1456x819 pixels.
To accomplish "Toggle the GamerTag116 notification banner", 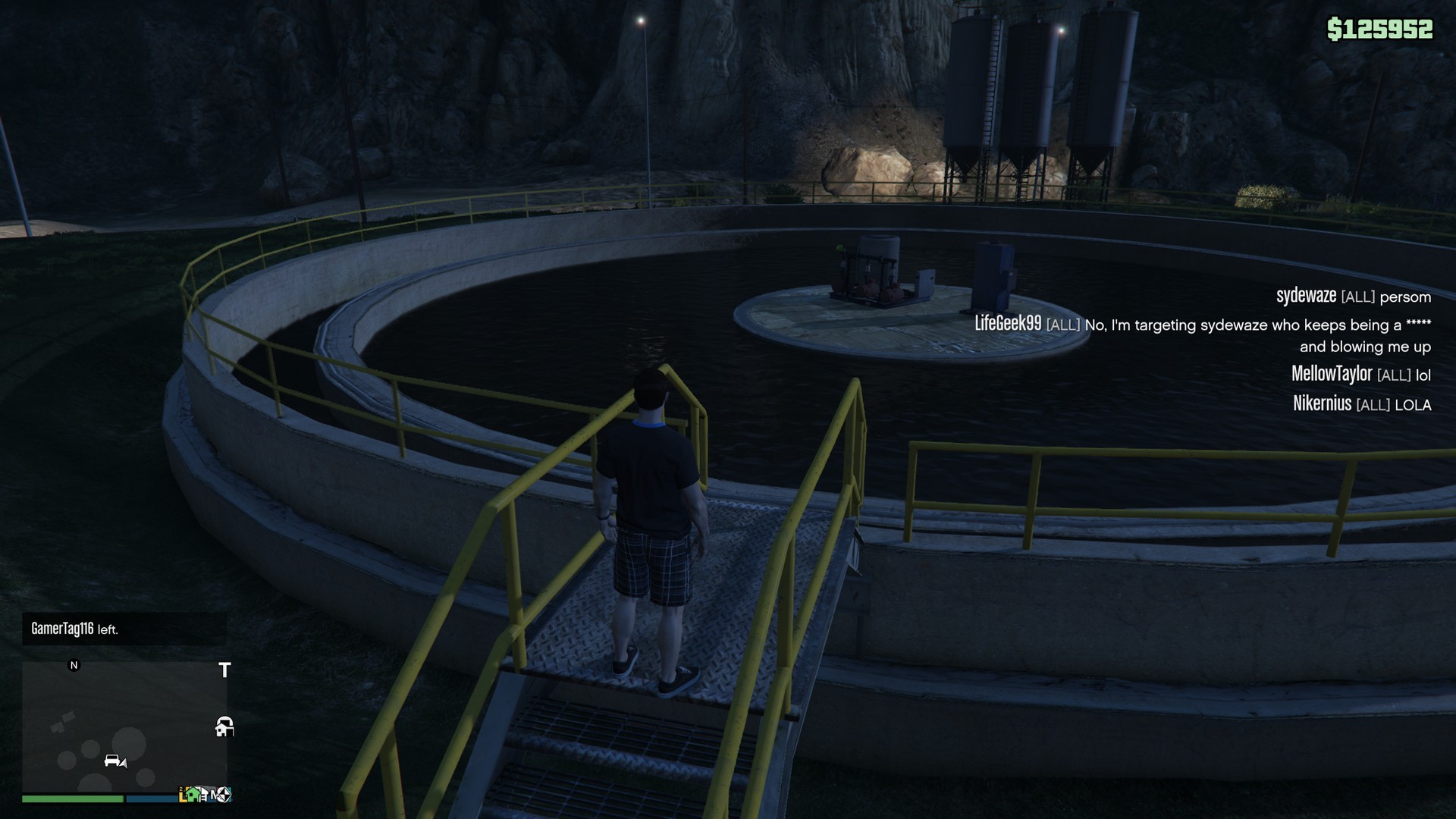I will [125, 627].
